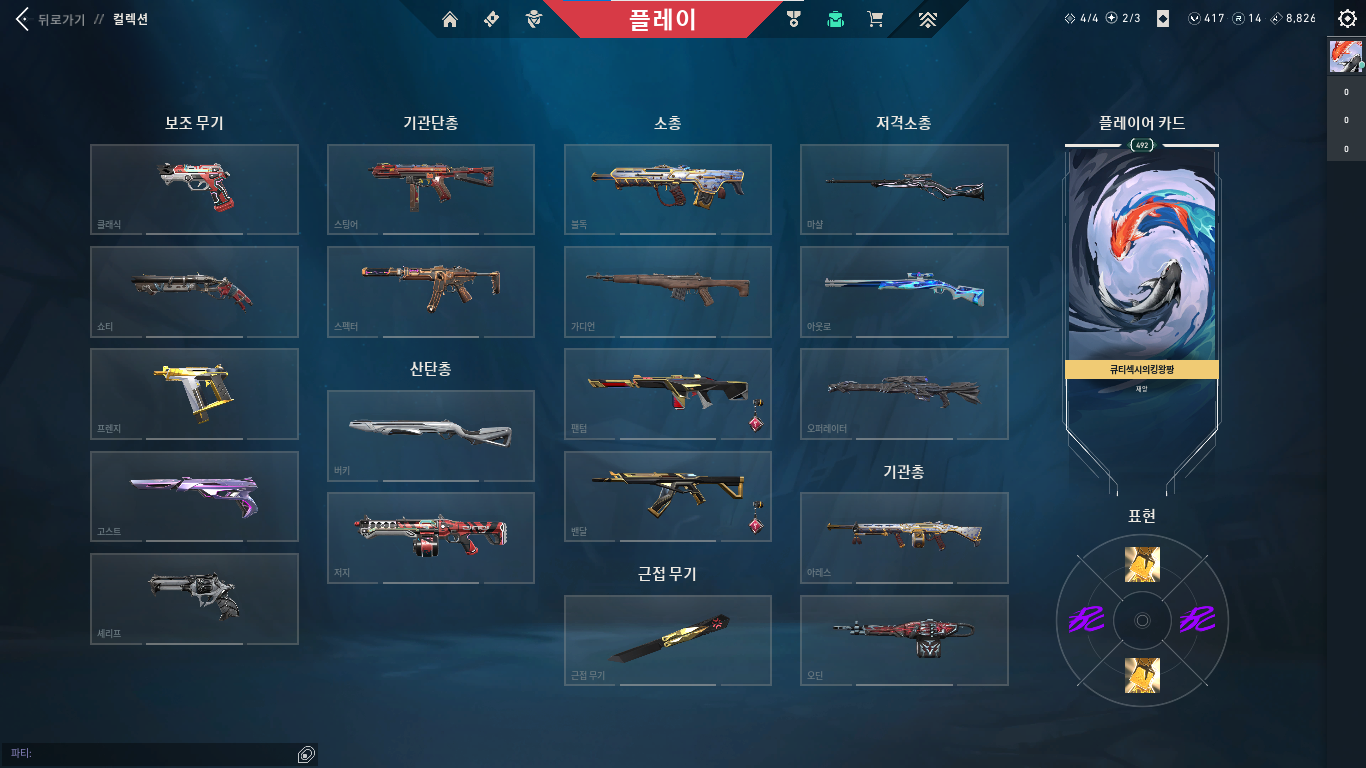Open the settings gear icon

1347,19
